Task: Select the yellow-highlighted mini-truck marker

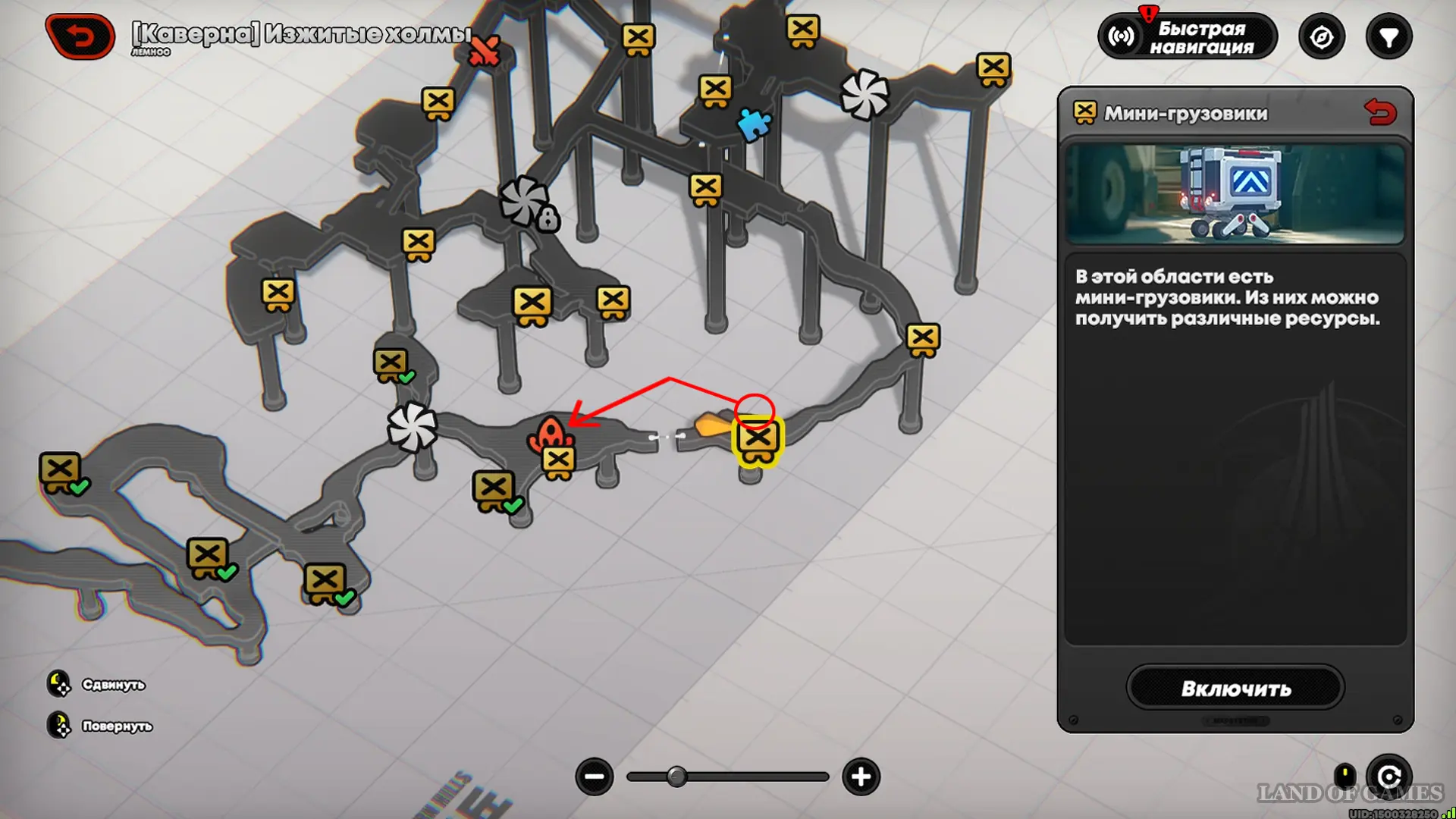Action: pyautogui.click(x=757, y=440)
